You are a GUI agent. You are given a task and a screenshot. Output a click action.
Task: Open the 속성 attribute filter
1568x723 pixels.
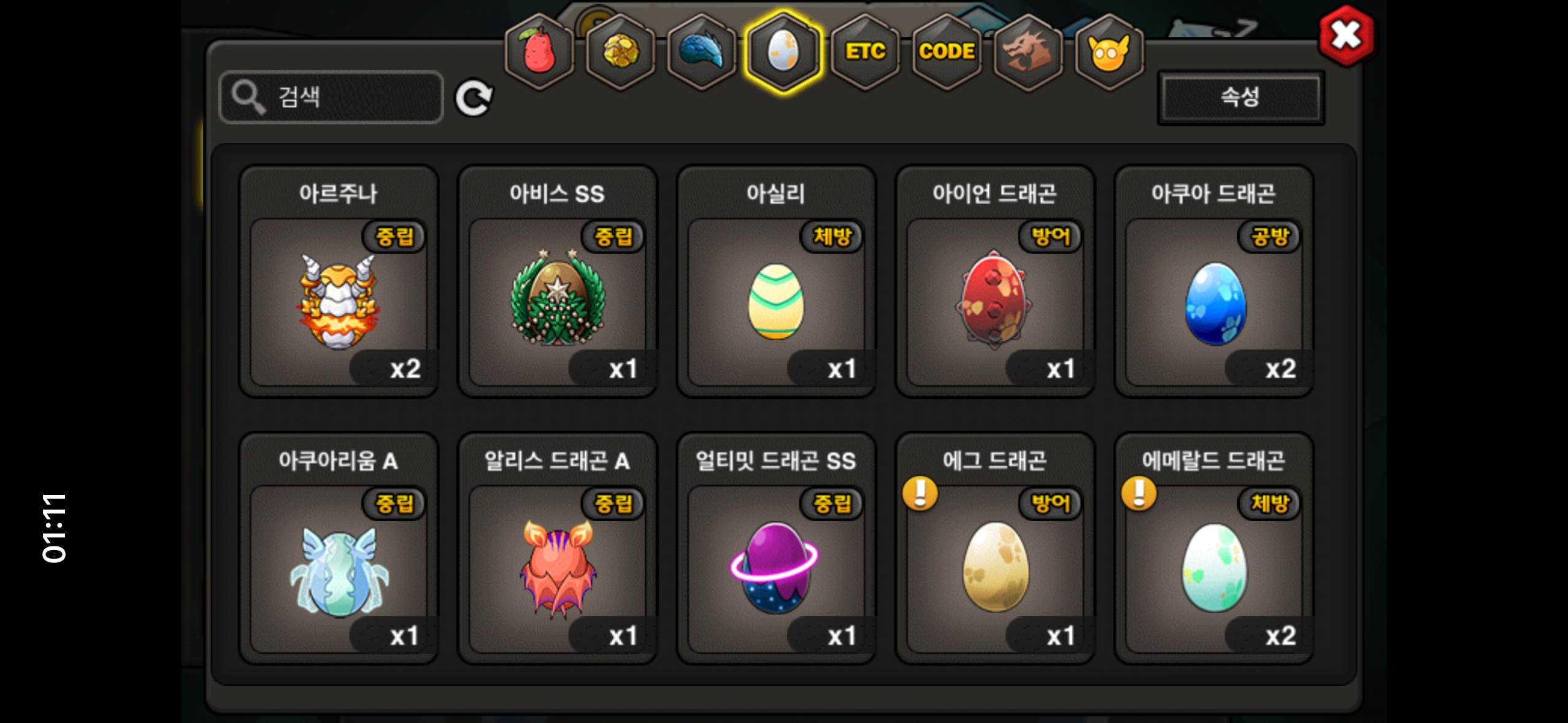(1240, 97)
